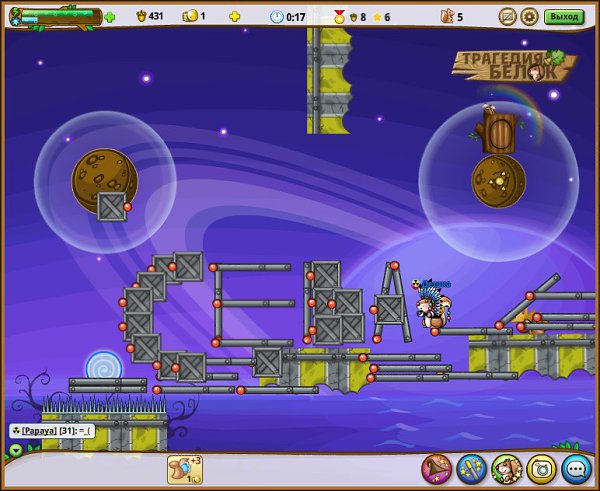The image size is (600, 491).
Task: Use the +3 item slot costing one coin
Action: [184, 470]
